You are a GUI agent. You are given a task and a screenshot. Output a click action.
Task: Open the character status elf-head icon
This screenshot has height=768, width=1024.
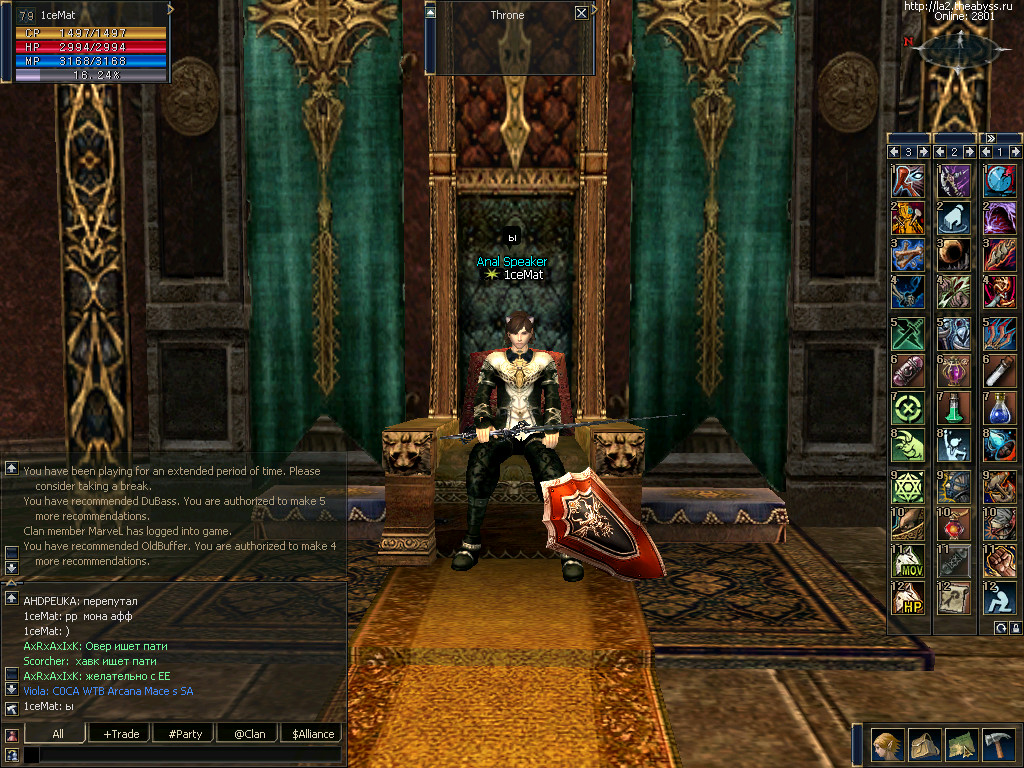[x=885, y=744]
